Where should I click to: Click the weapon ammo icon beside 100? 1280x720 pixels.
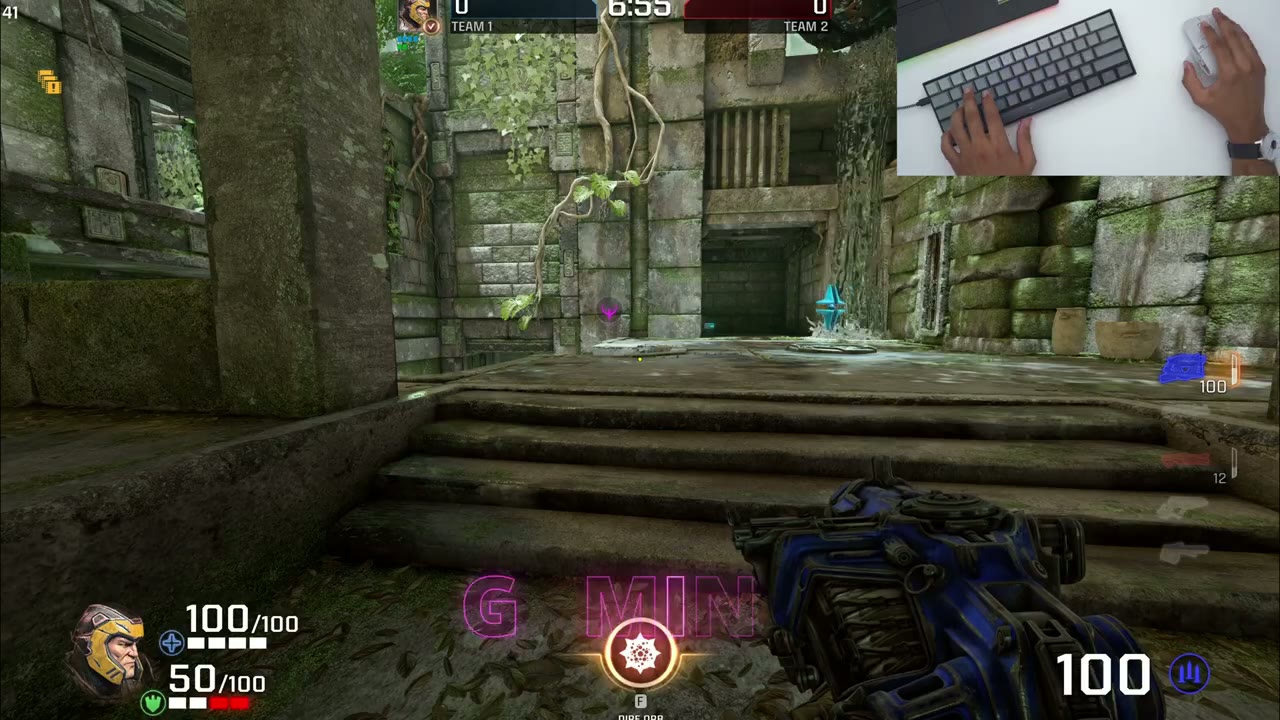pos(1188,675)
